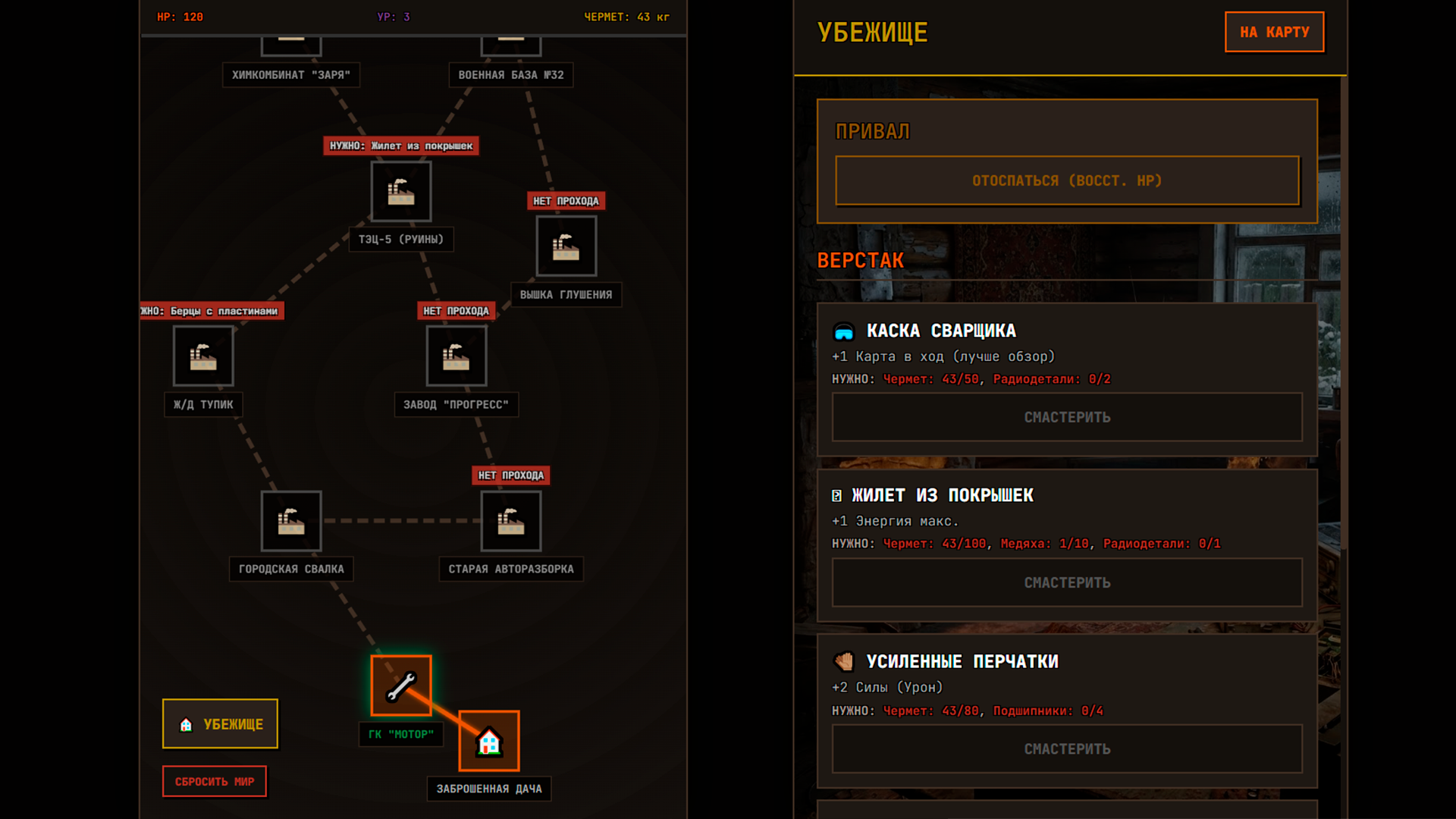
Task: Open the Убежище panel via home button
Action: (219, 723)
